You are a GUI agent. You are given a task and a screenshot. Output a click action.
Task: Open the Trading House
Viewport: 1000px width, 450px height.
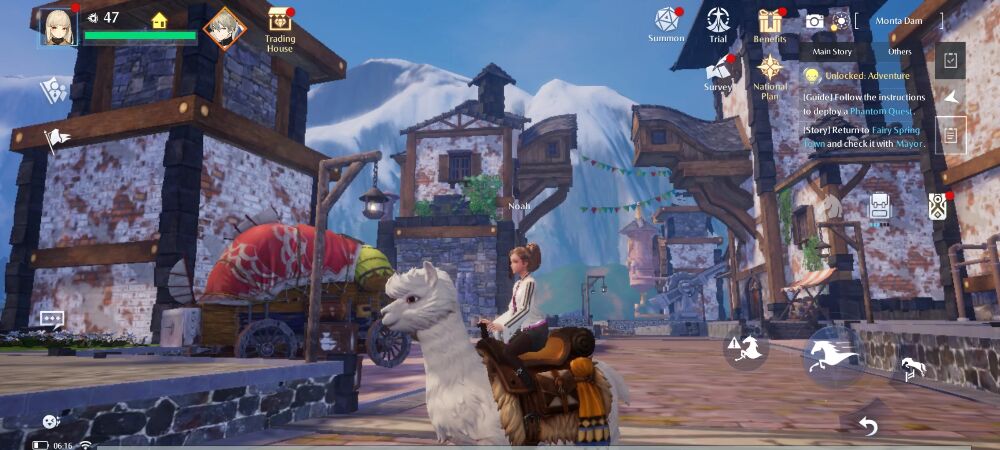coord(280,28)
